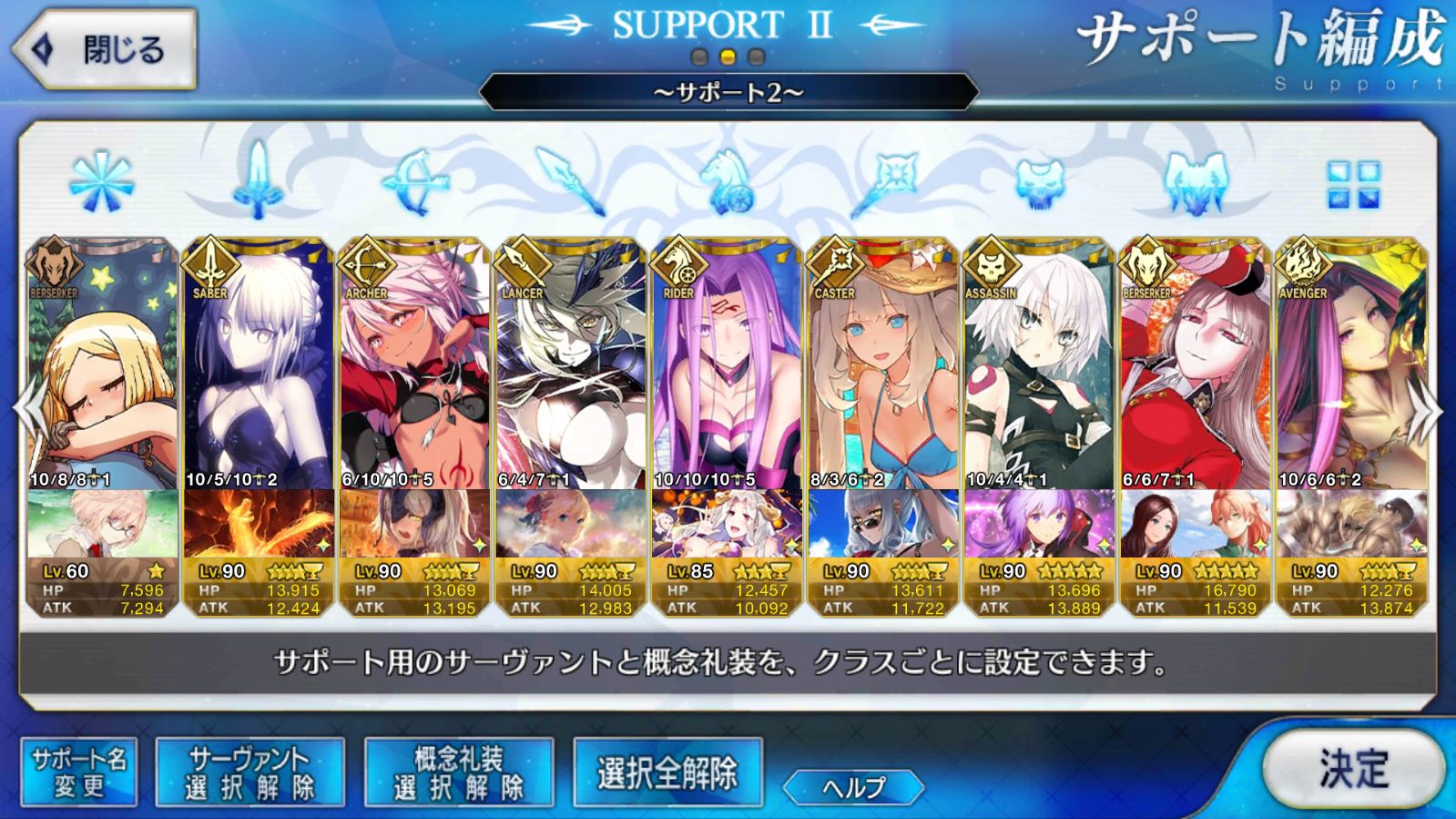The height and width of the screenshot is (819, 1456).
Task: Confirm the support lineup with 決定
Action: [x=1353, y=770]
